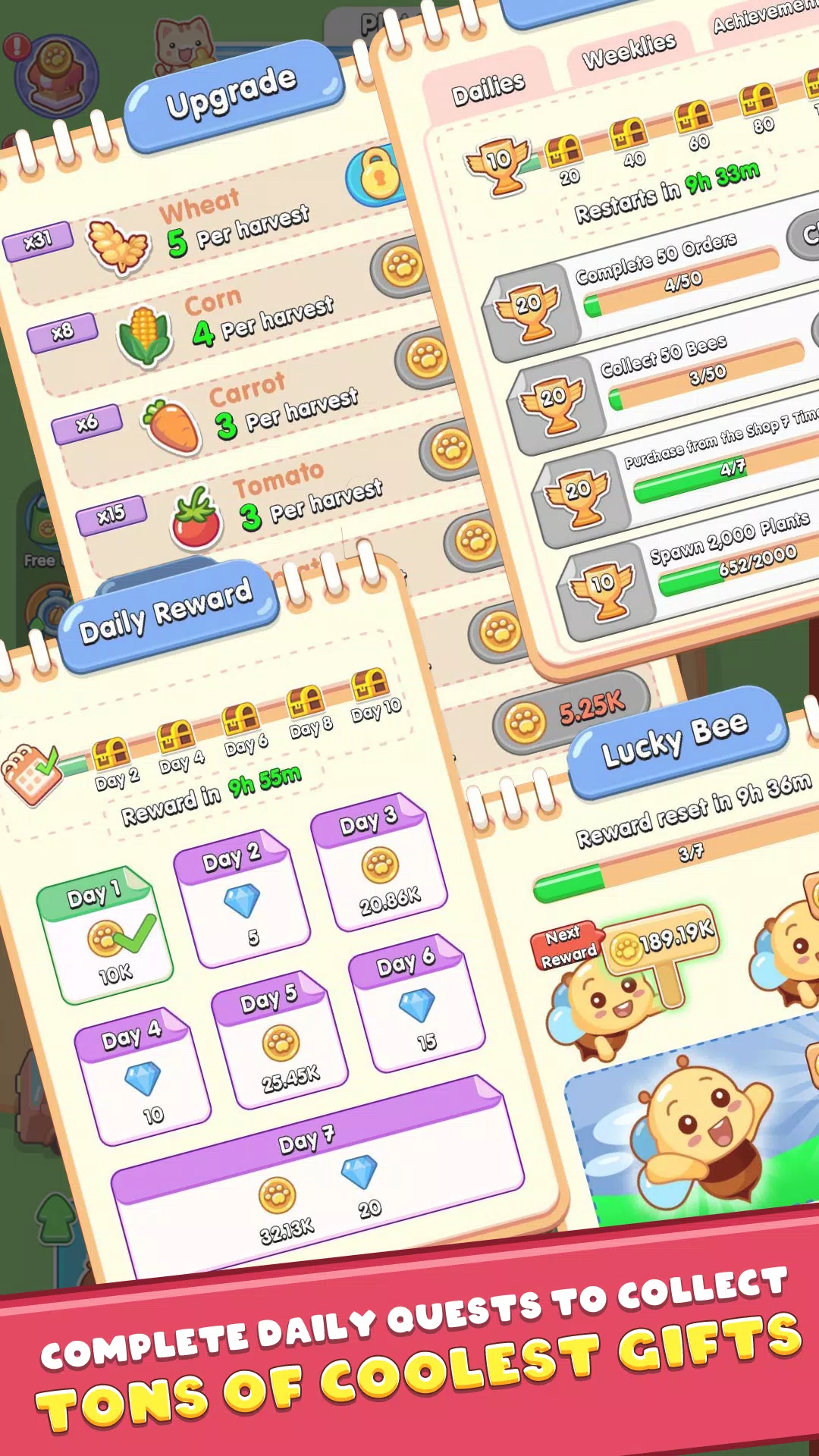
Task: Switch to the Dailies tab
Action: pyautogui.click(x=488, y=89)
